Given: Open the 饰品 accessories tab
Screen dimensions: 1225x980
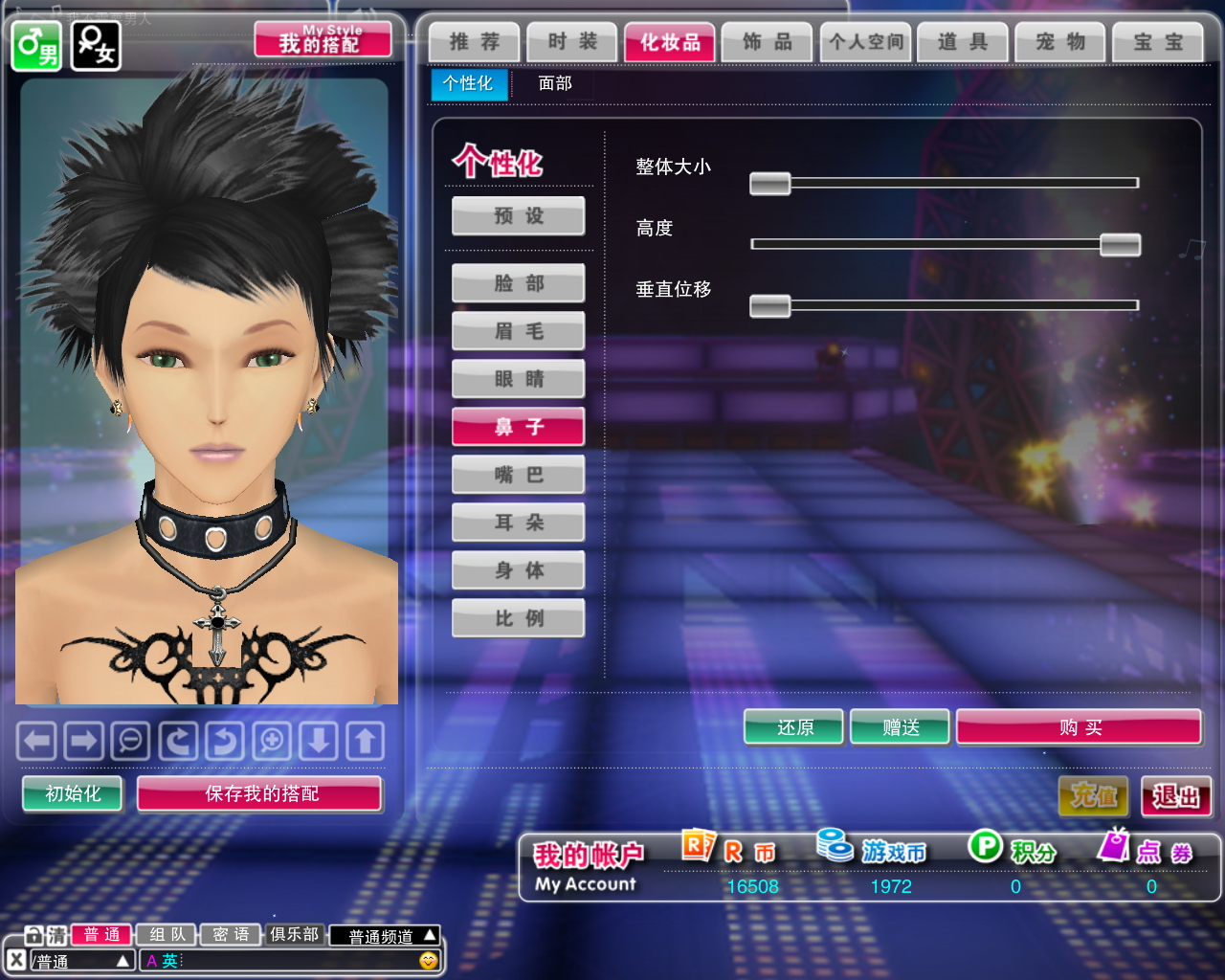Looking at the screenshot, I should (x=767, y=42).
